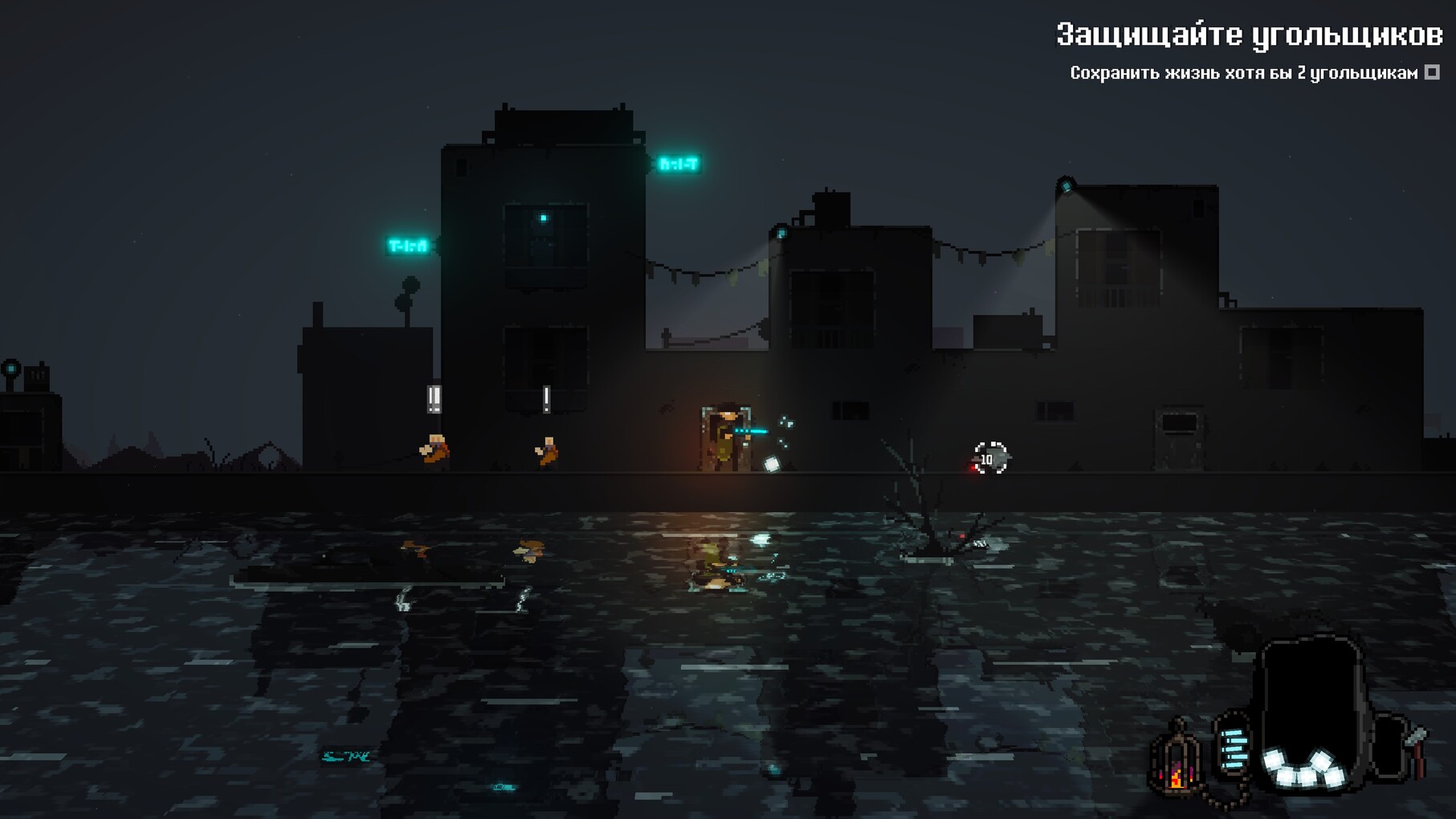This screenshot has width=1456, height=819.
Task: Click the checkbox beside the угольщикам objective
Action: (1432, 73)
